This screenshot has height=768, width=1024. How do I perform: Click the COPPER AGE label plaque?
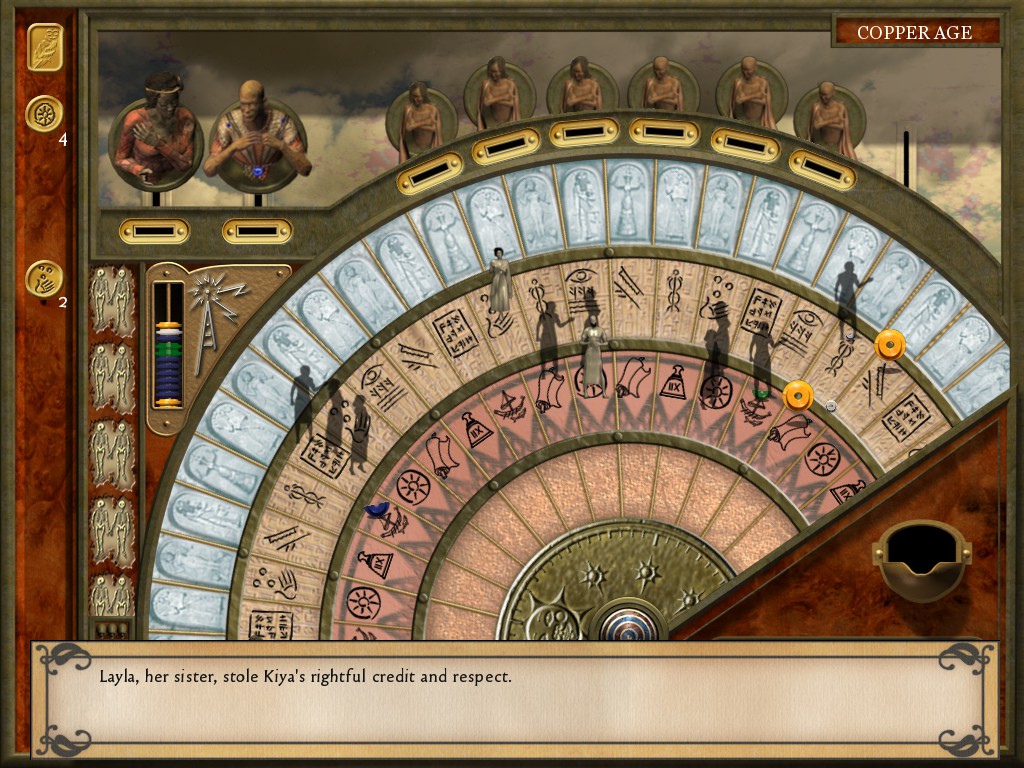point(915,32)
